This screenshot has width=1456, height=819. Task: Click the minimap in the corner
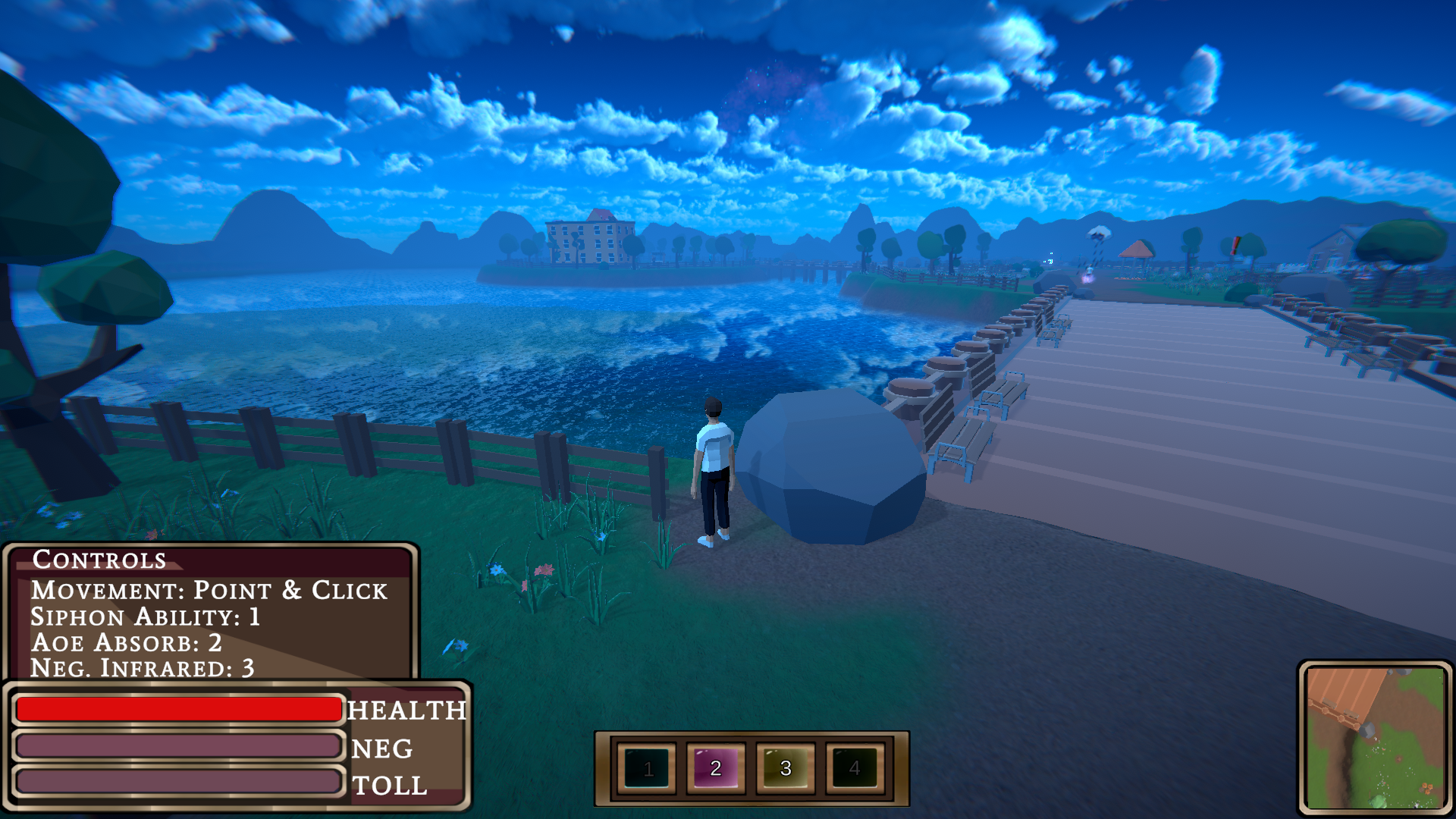(x=1375, y=737)
